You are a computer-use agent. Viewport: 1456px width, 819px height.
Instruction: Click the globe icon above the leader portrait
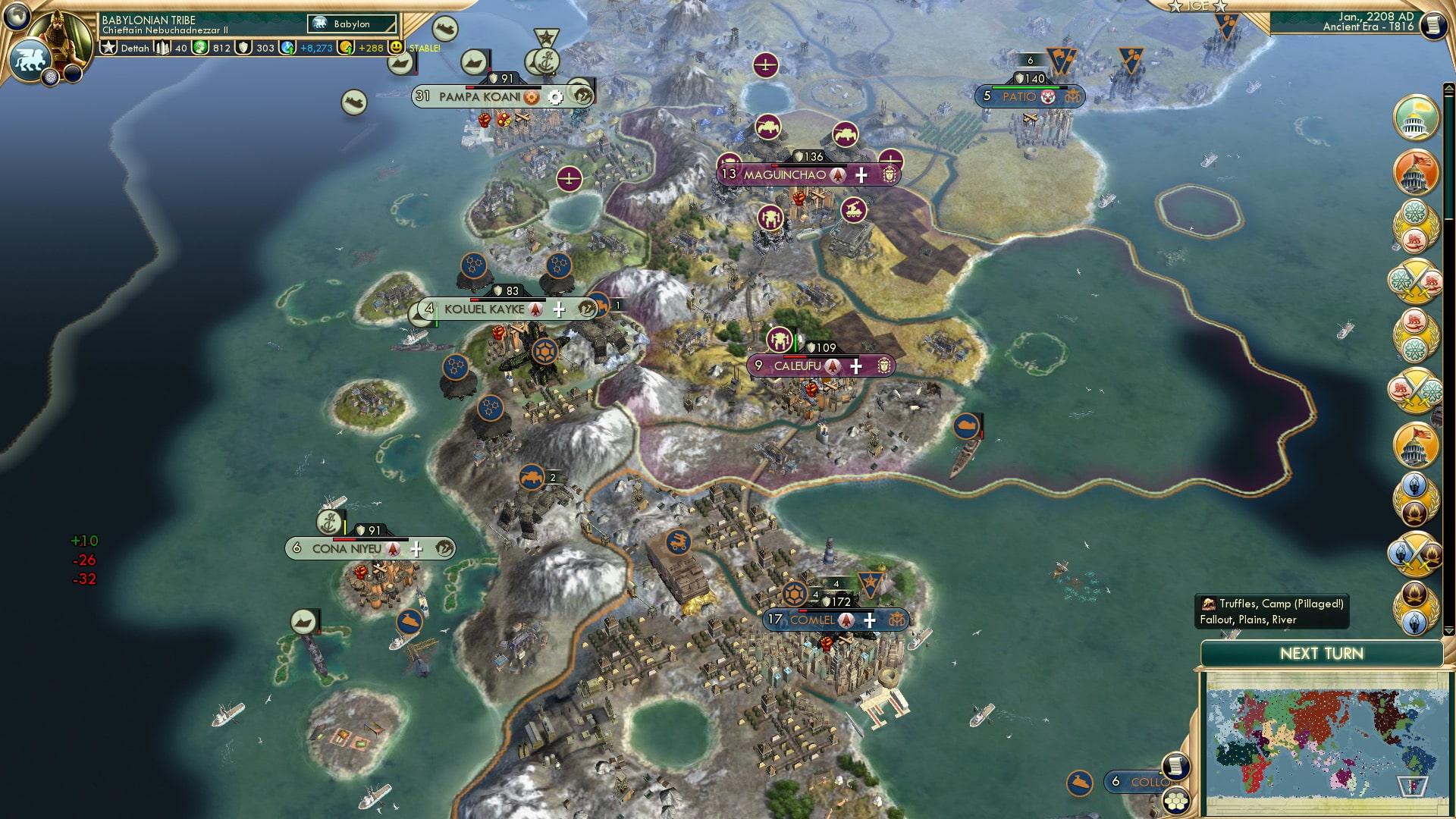coord(17,15)
